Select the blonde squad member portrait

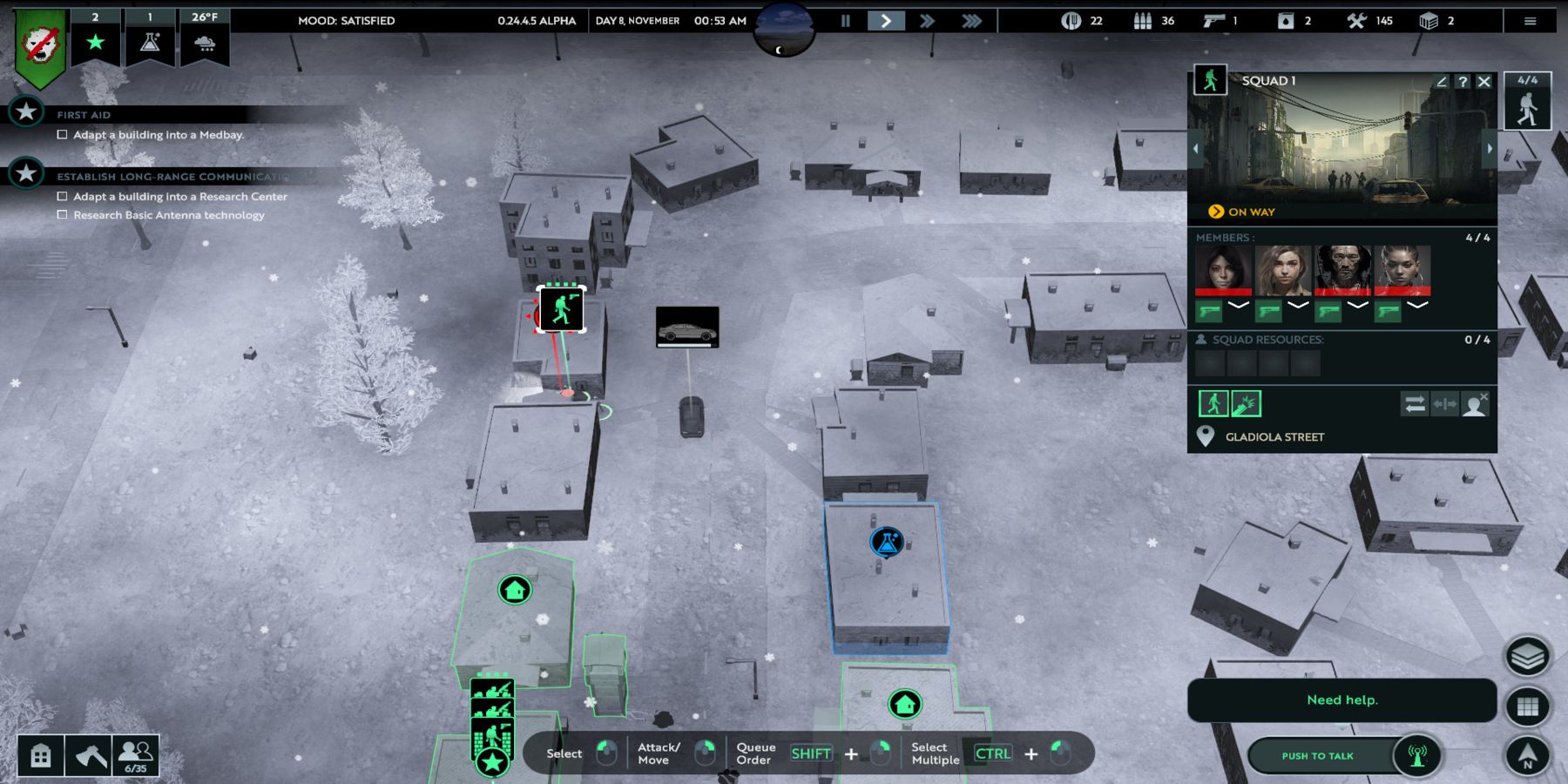point(1283,269)
